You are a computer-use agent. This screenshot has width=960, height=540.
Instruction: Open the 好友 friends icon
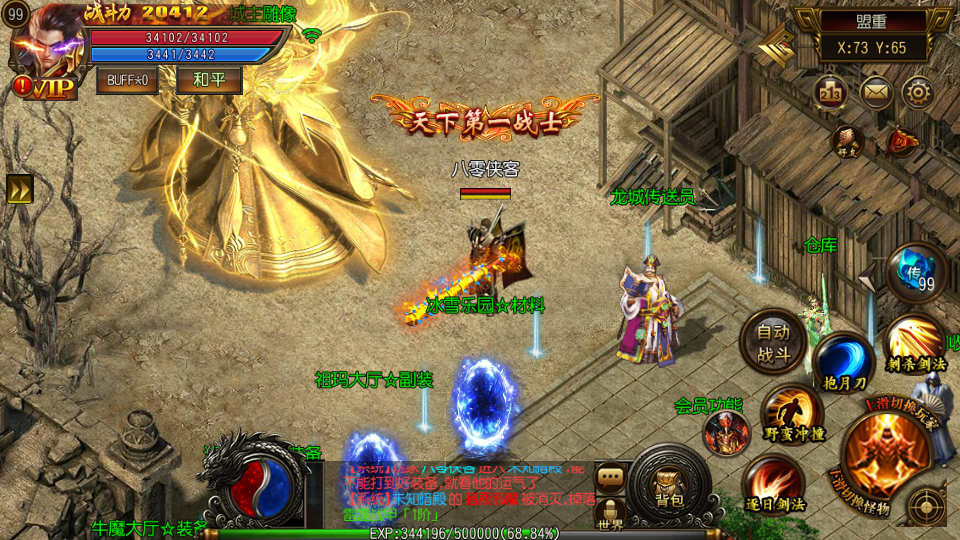(848, 141)
